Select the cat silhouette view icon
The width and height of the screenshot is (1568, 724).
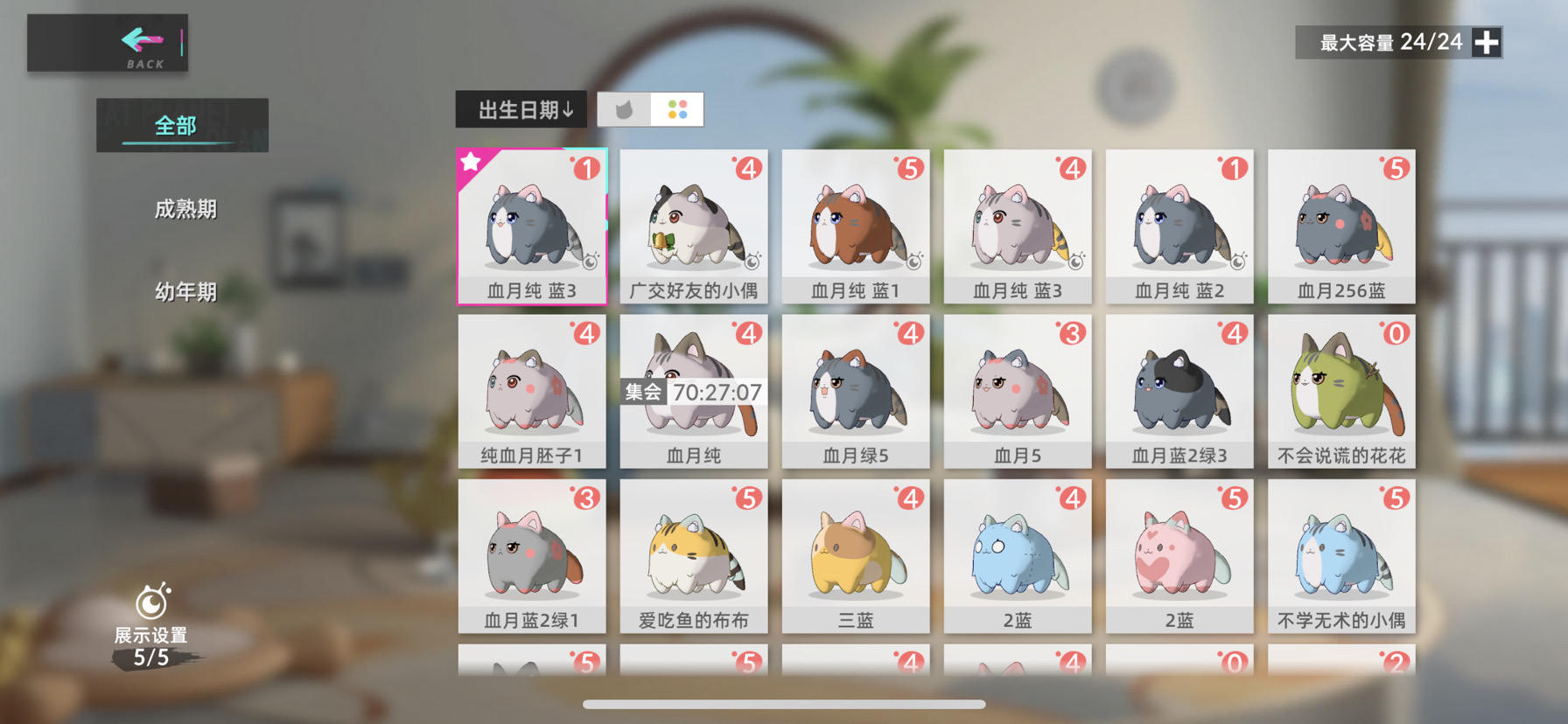[x=624, y=108]
